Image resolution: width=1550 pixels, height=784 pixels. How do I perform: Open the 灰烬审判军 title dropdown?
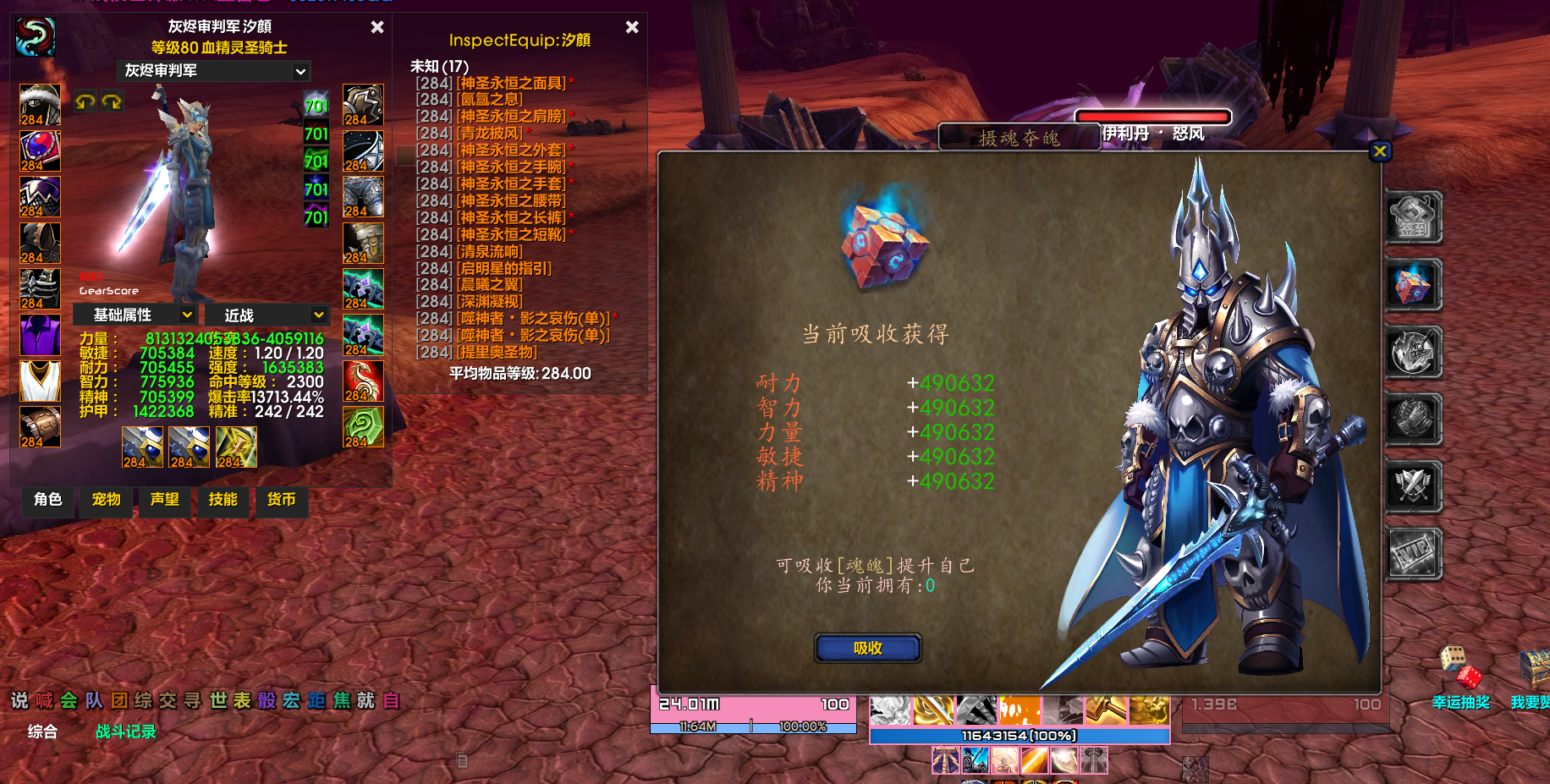(x=212, y=72)
